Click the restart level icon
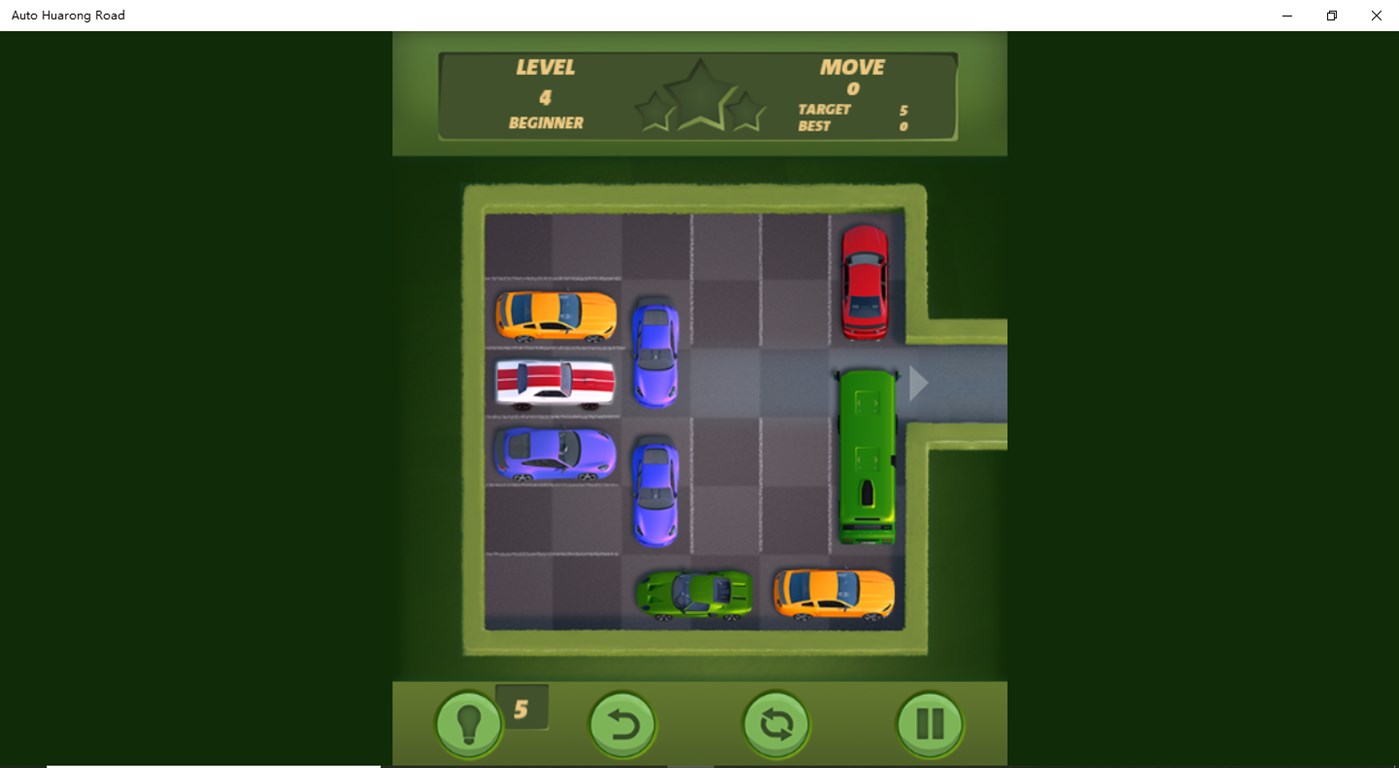This screenshot has height=768, width=1399. tap(776, 722)
